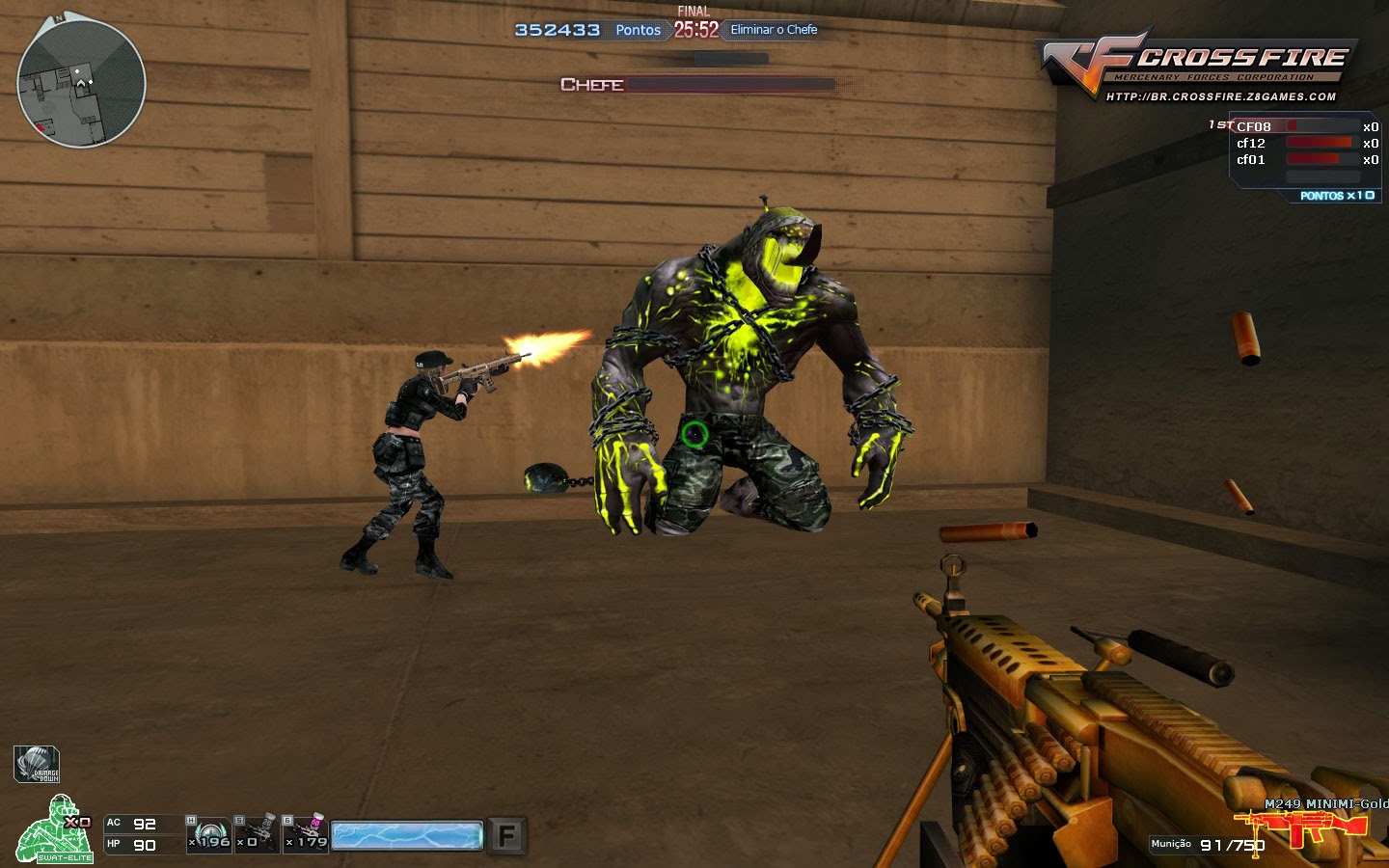1389x868 pixels.
Task: Select the medkit item bound to H
Action: pos(207,835)
